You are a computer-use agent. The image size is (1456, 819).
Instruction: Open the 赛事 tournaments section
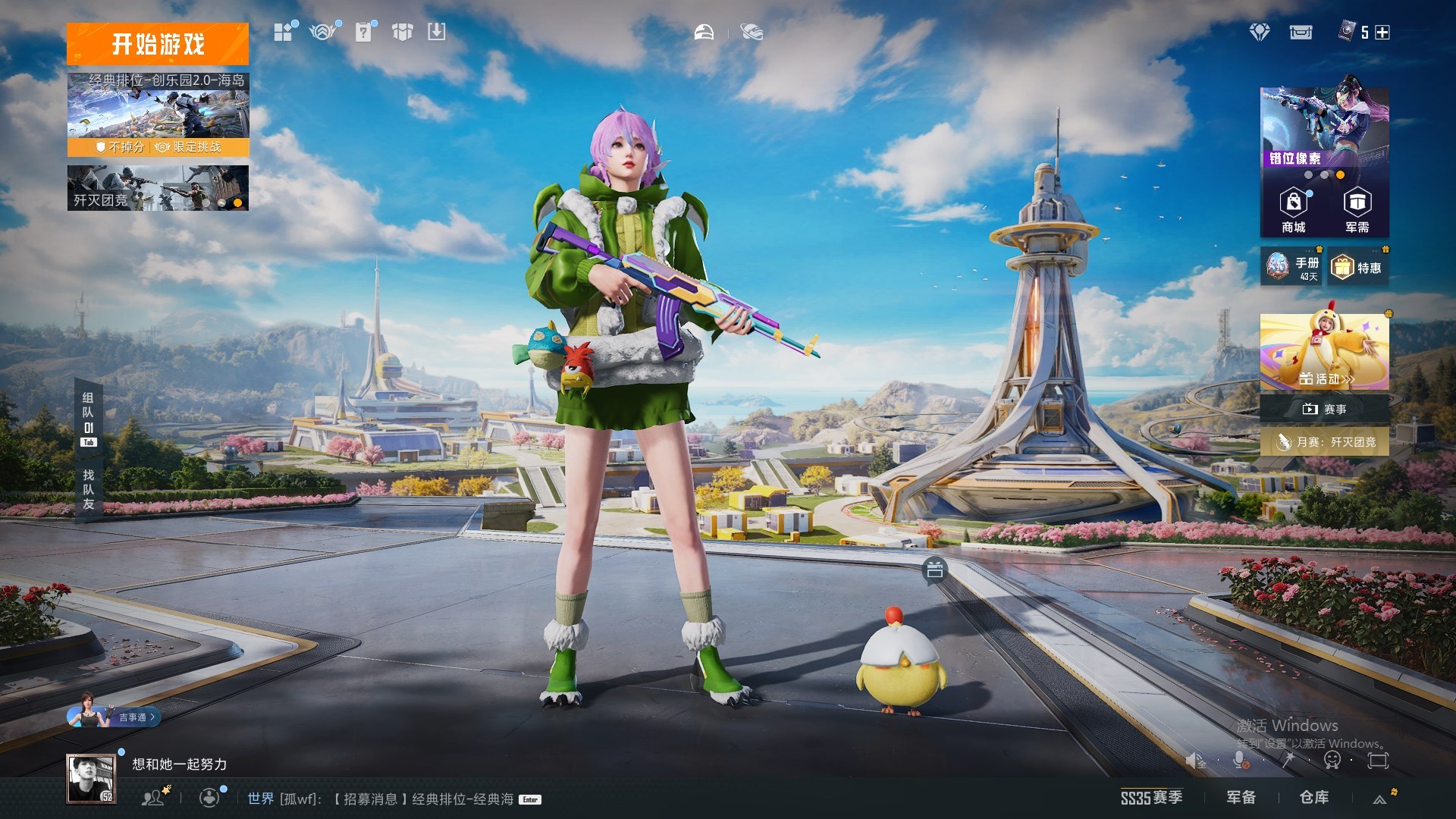click(1324, 409)
